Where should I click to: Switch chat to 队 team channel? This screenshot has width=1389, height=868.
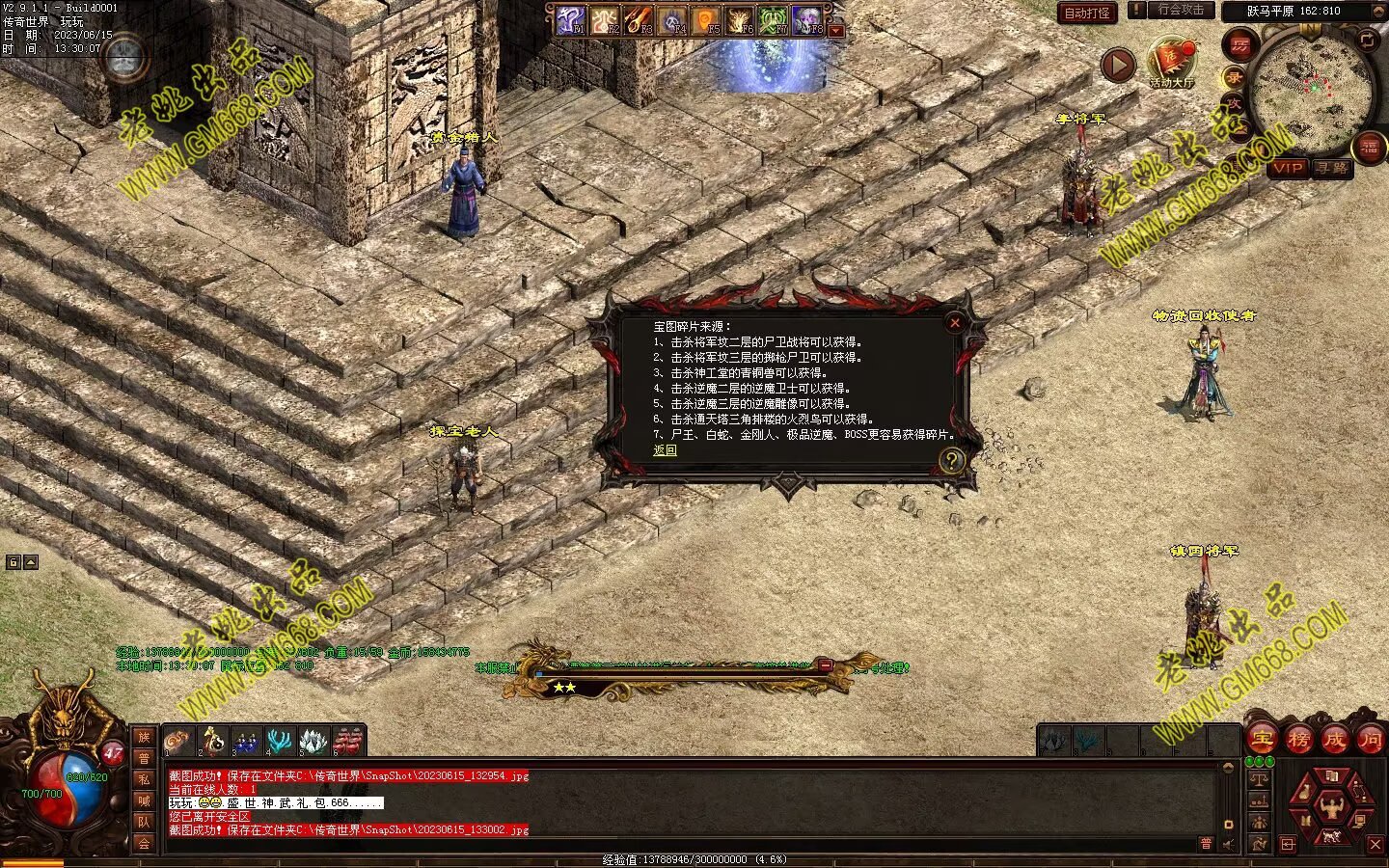(x=144, y=822)
